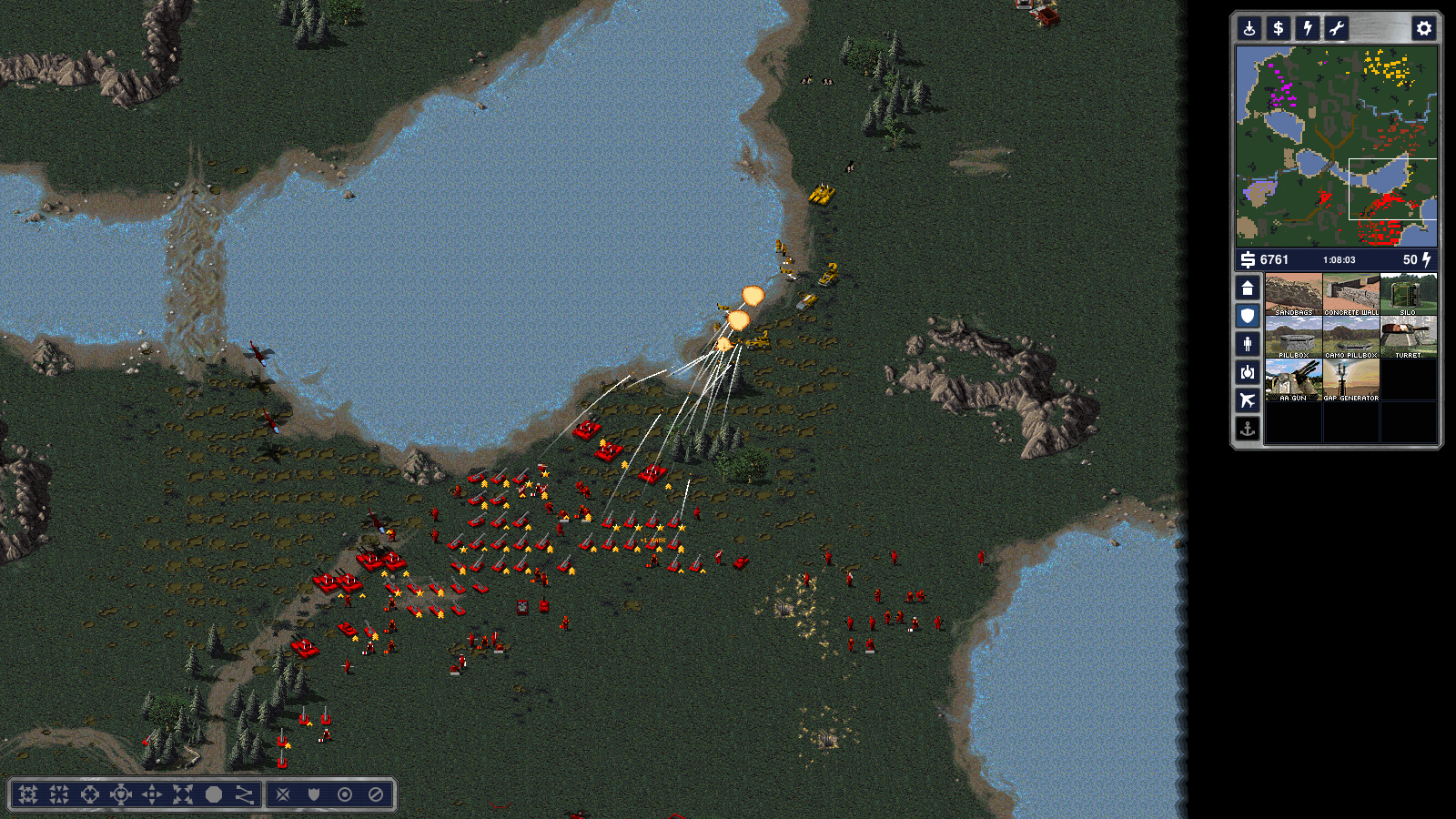Build Sandbags from the defense palette
The image size is (1456, 819).
point(1293,294)
